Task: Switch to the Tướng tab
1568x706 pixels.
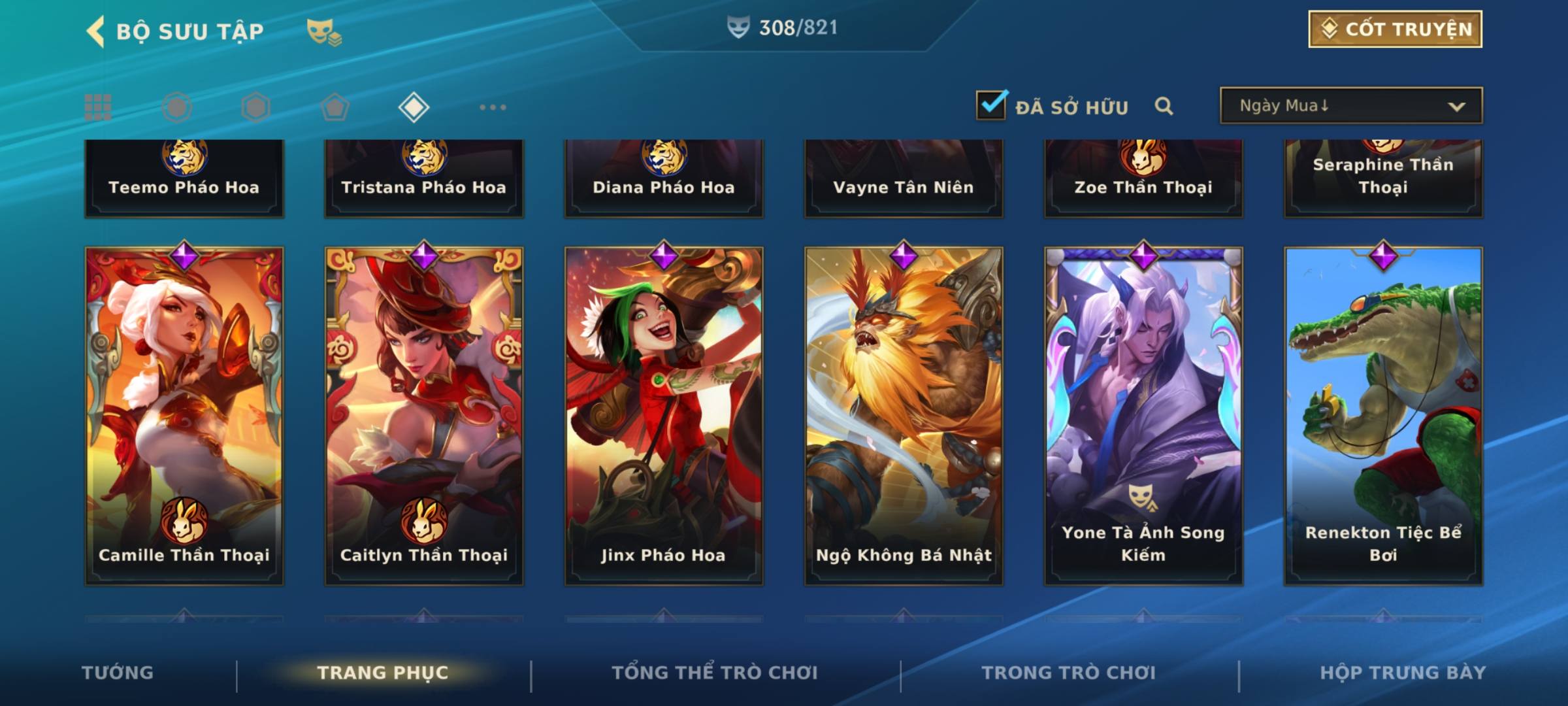Action: [118, 673]
